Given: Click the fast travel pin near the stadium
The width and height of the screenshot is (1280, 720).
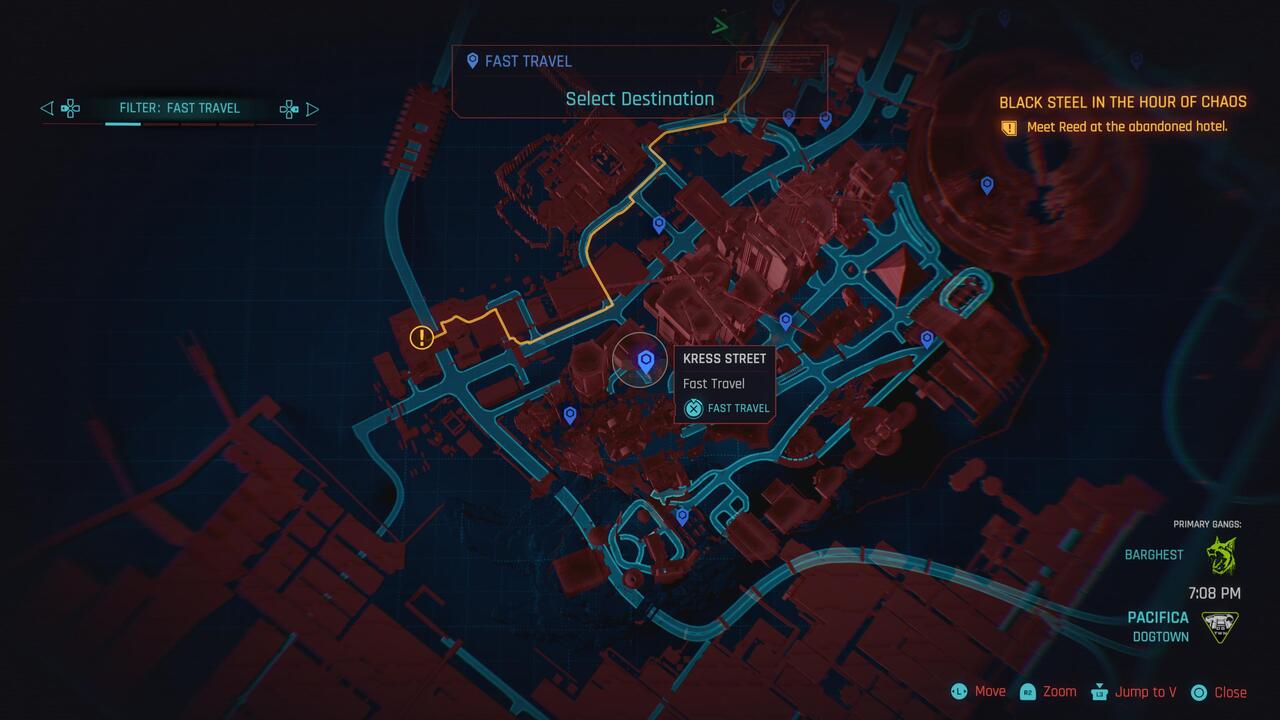Looking at the screenshot, I should (986, 184).
